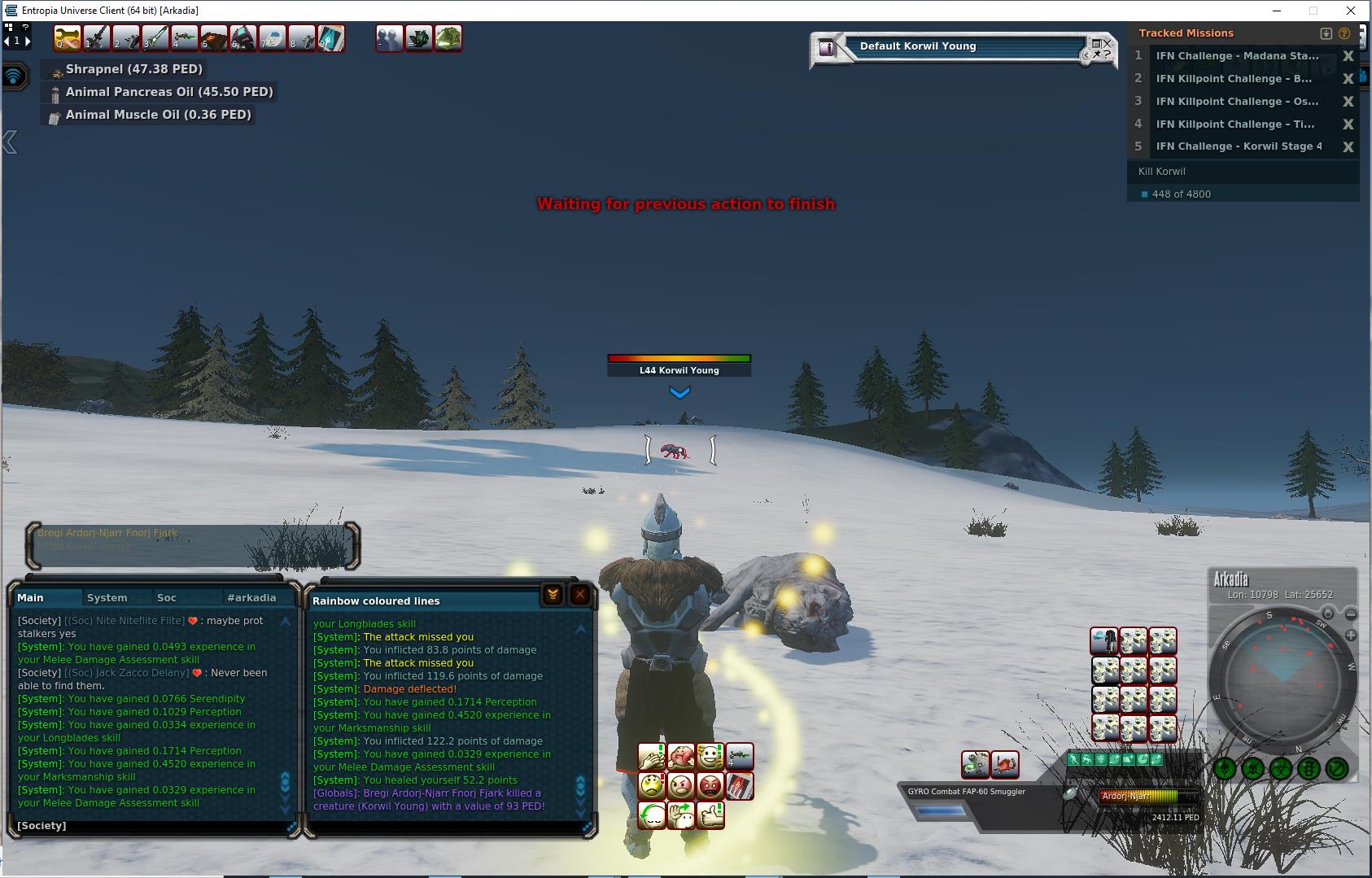Screen dimensions: 1372x878
Task: Zoom out the radar with minus button
Action: coord(1351,614)
